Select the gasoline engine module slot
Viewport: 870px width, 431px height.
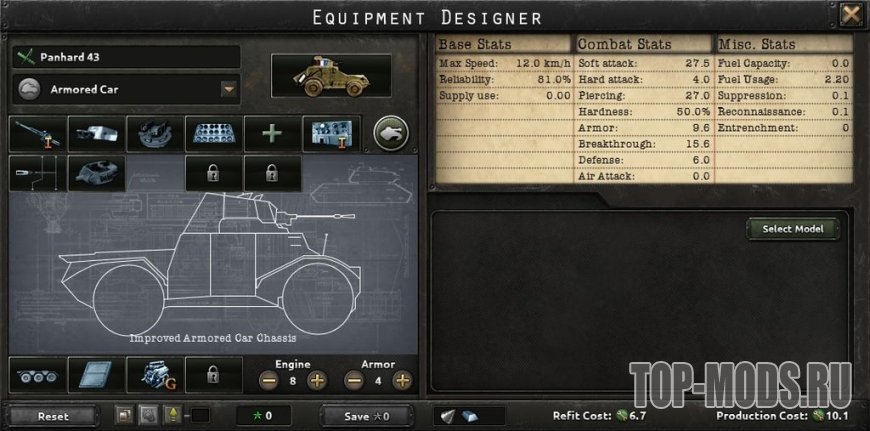click(154, 376)
